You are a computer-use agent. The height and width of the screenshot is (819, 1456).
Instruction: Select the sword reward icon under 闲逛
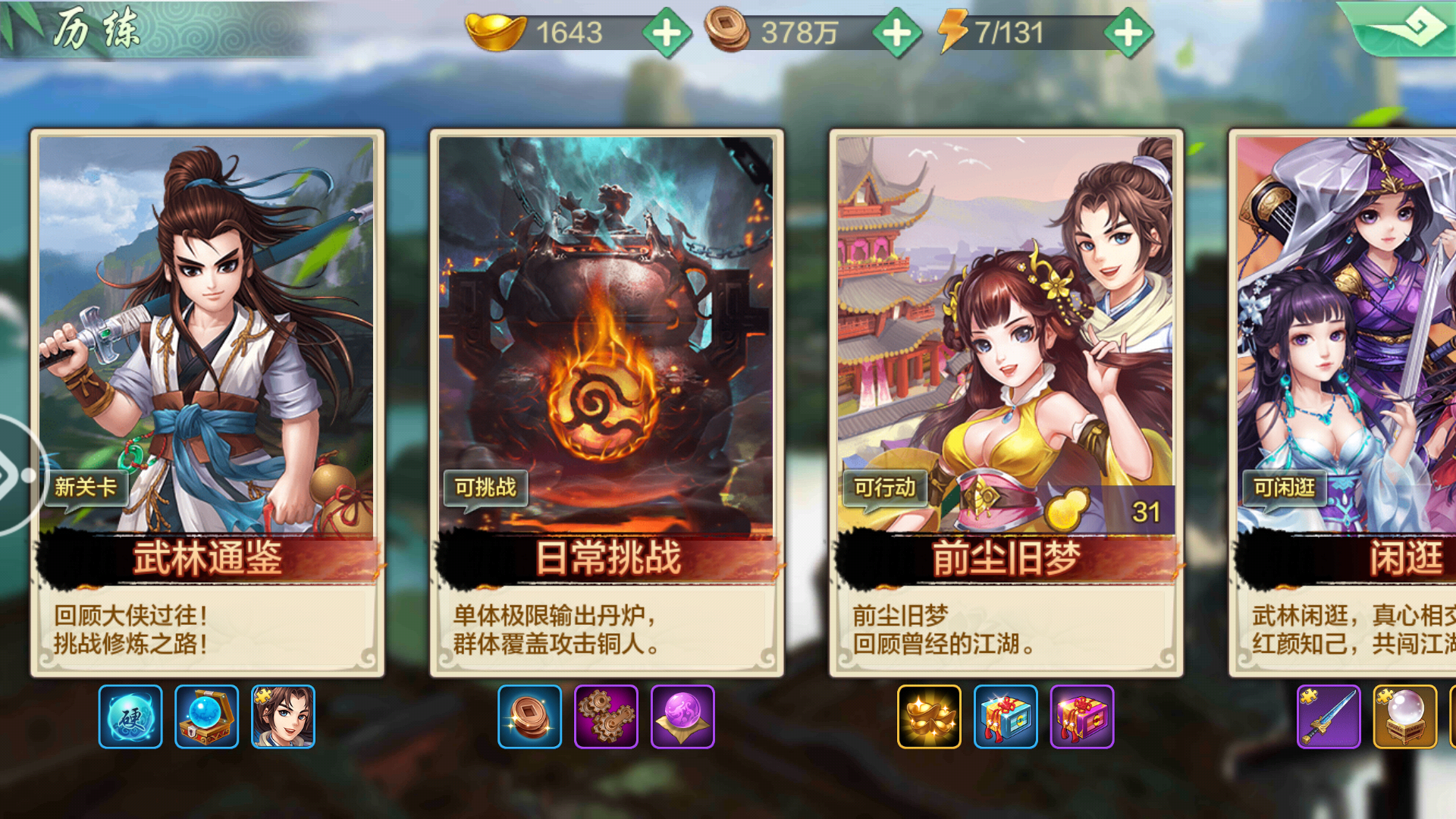pos(1327,717)
